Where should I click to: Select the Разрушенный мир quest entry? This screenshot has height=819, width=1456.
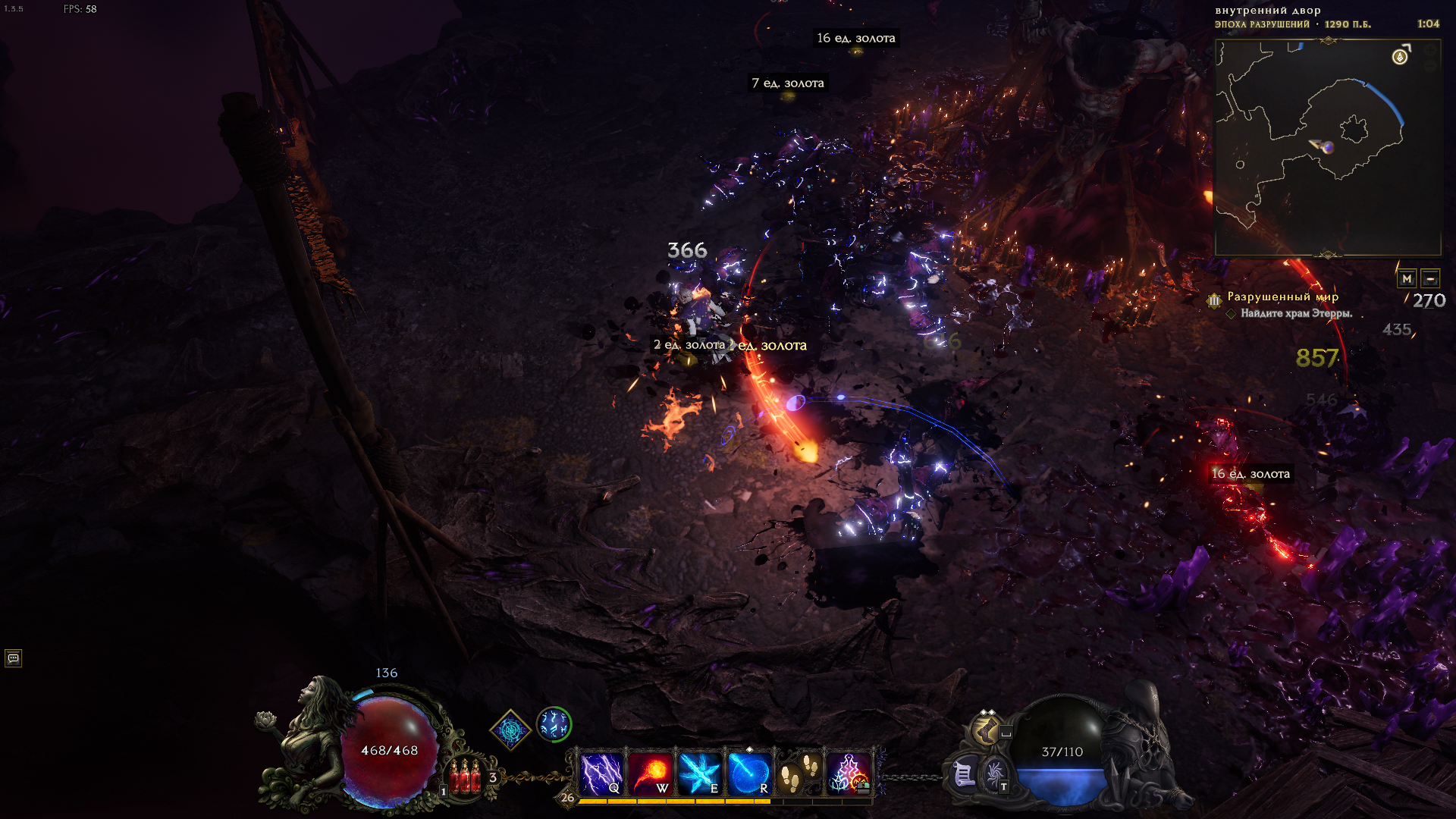point(1282,297)
